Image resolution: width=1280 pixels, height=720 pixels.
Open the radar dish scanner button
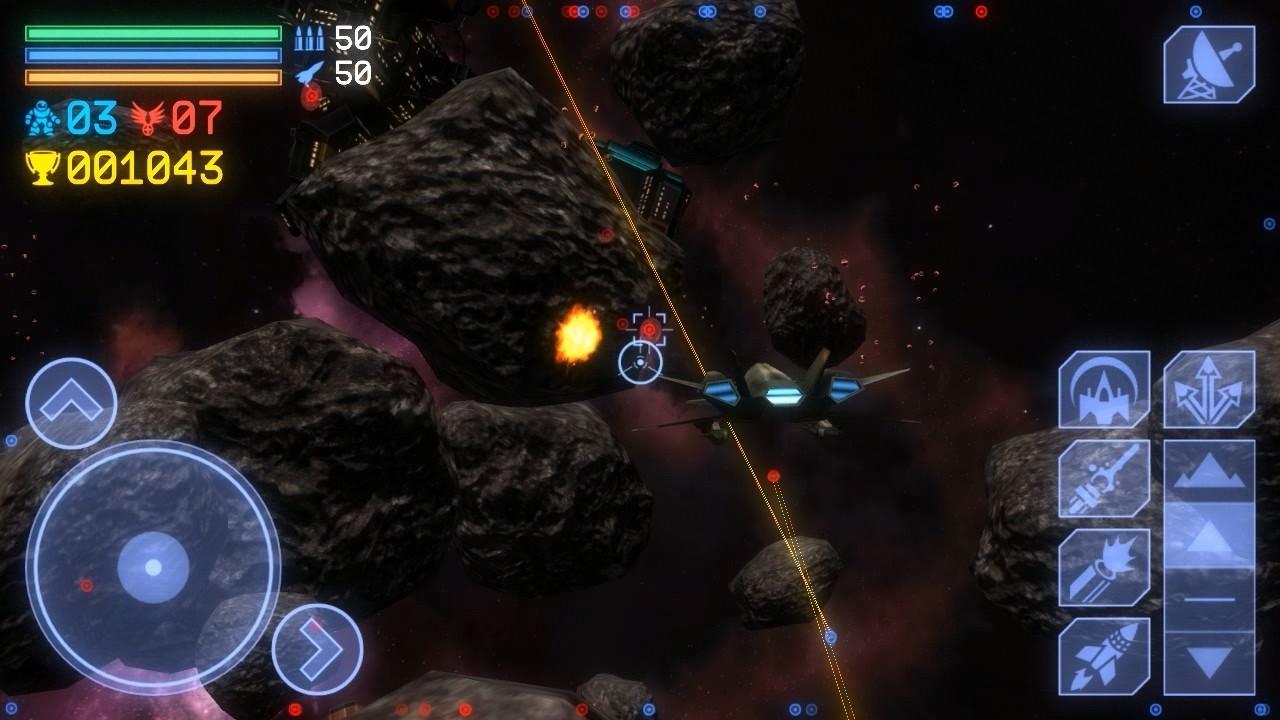[1208, 64]
